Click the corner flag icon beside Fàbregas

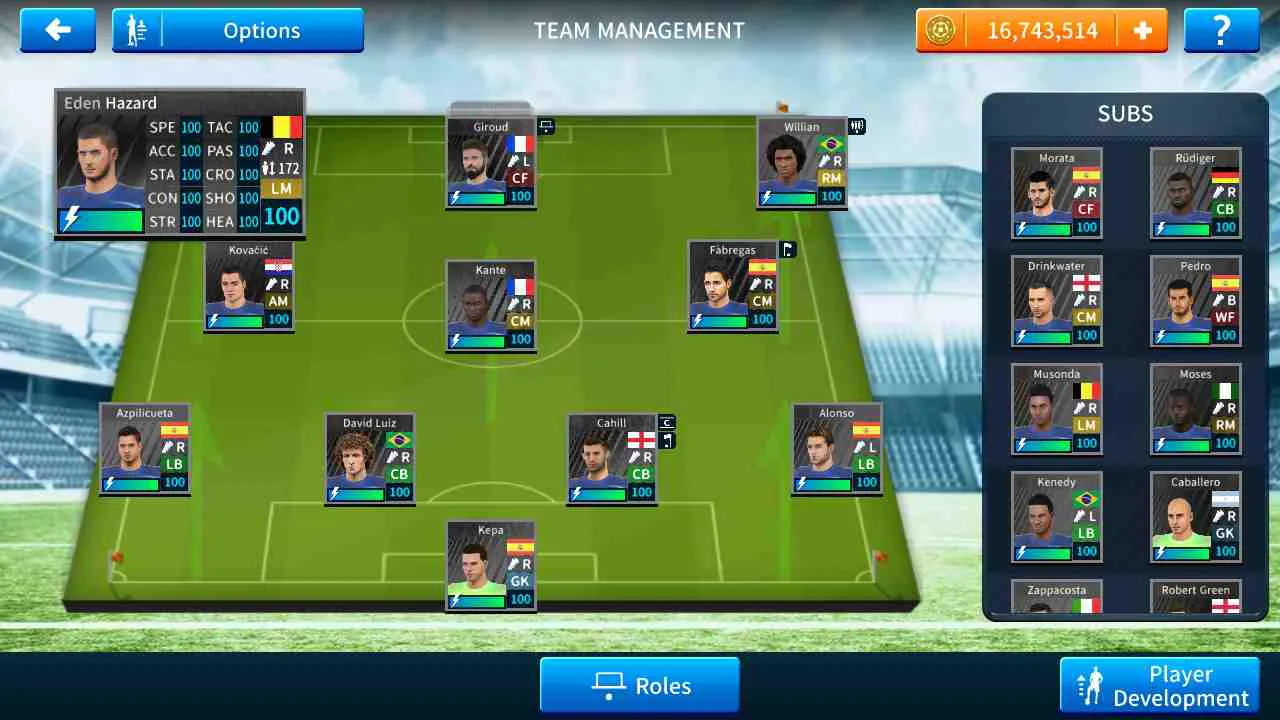click(x=788, y=250)
